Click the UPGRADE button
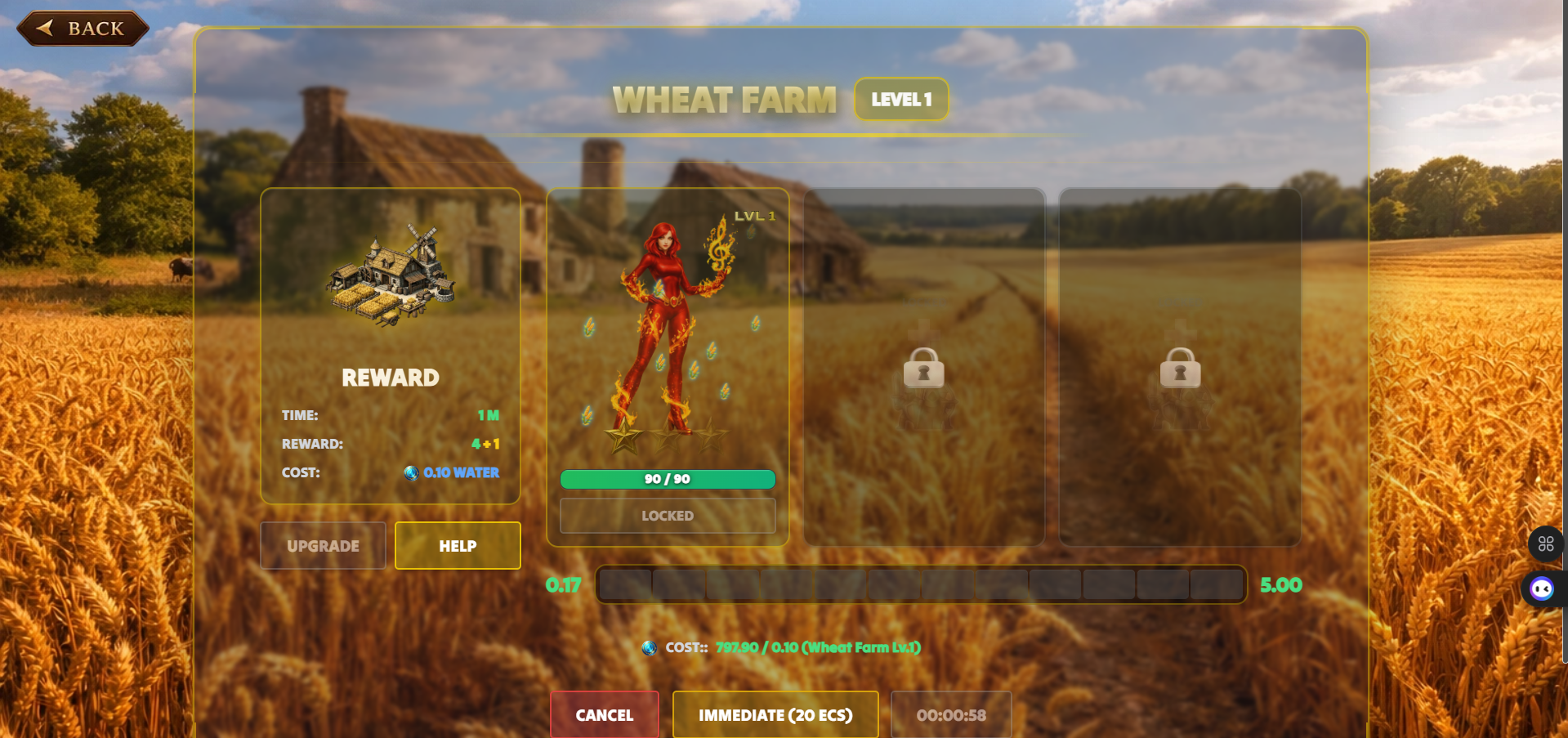Screen dimensions: 1568x738 click(323, 546)
